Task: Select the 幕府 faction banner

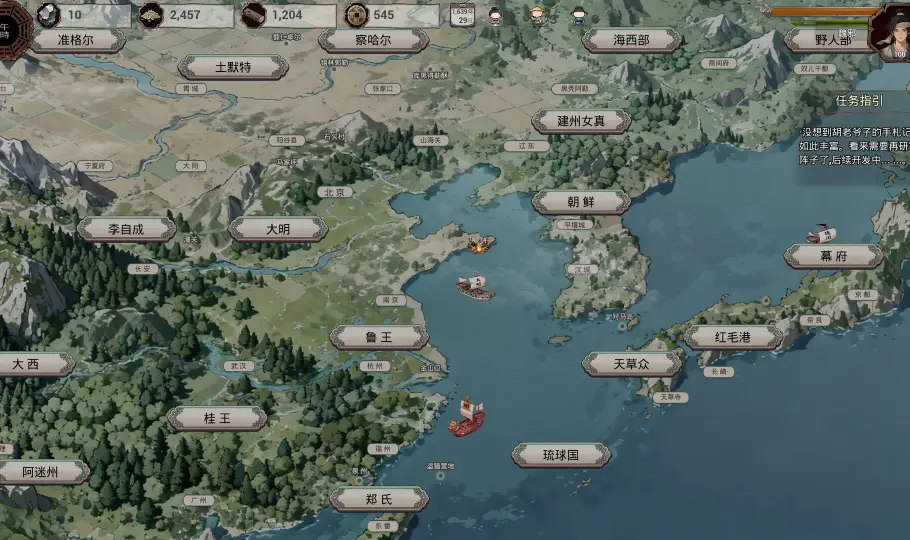Action: pyautogui.click(x=833, y=256)
